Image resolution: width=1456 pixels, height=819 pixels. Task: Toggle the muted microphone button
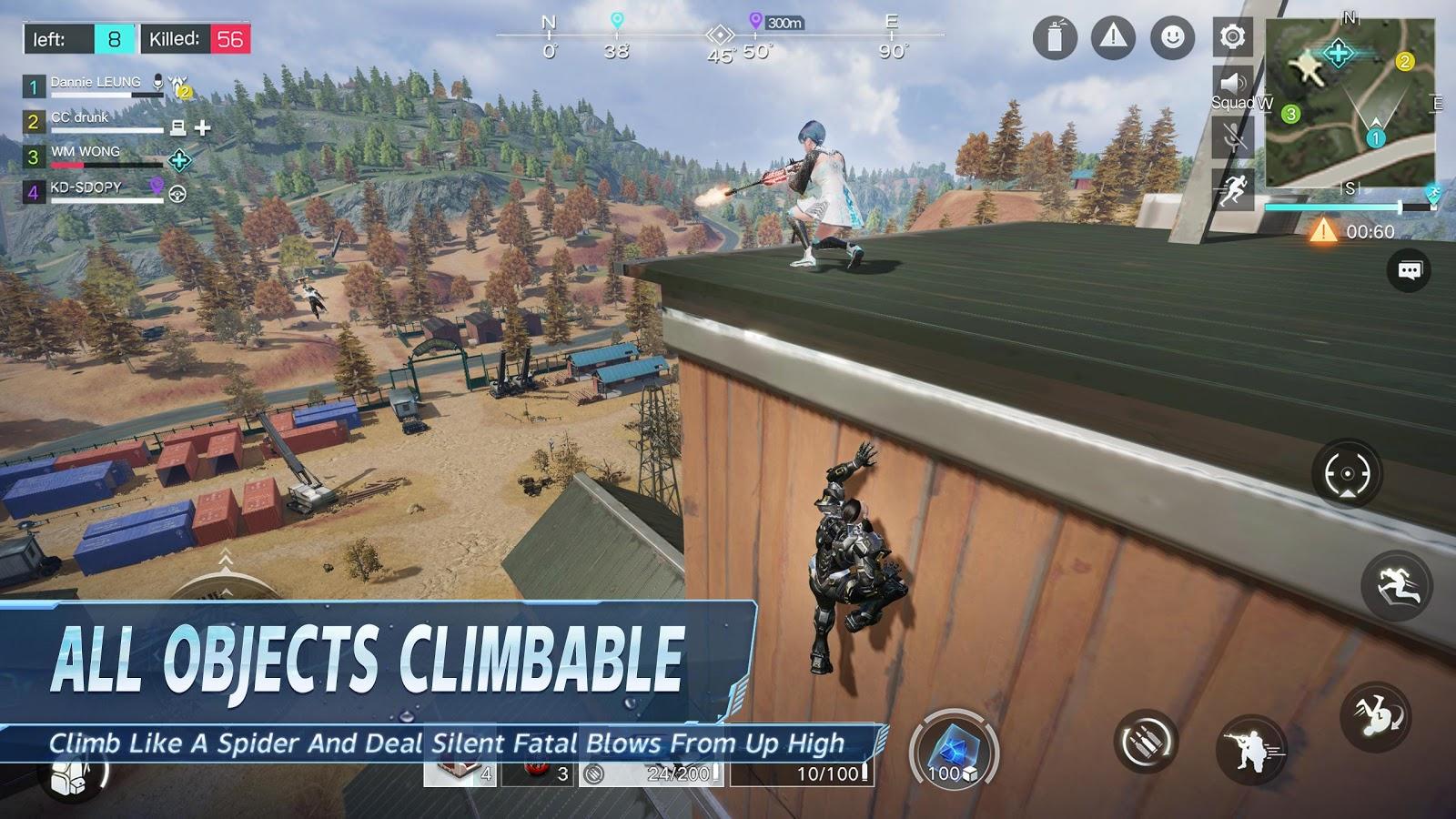1233,138
